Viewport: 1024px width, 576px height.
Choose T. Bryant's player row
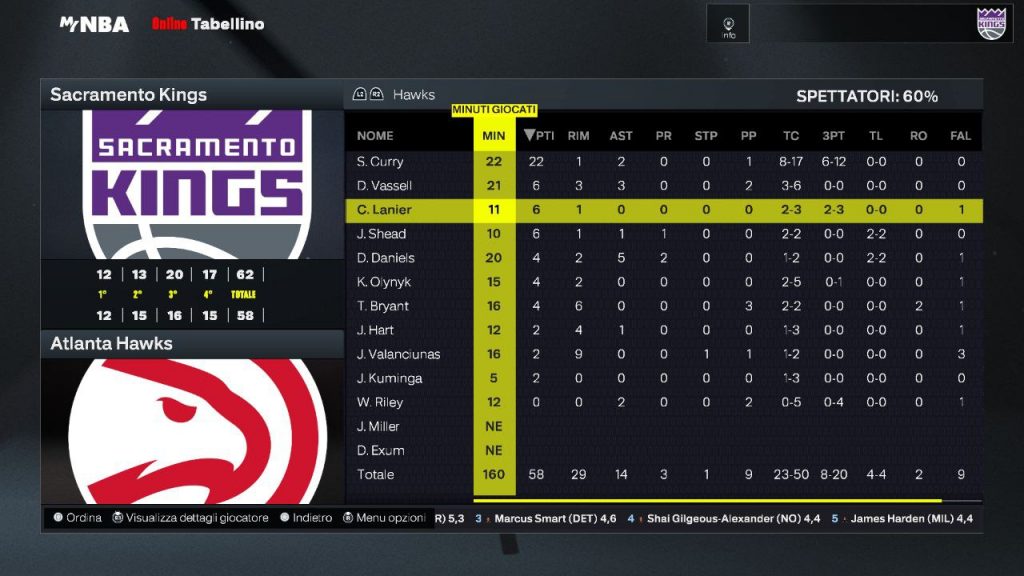[x=382, y=306]
